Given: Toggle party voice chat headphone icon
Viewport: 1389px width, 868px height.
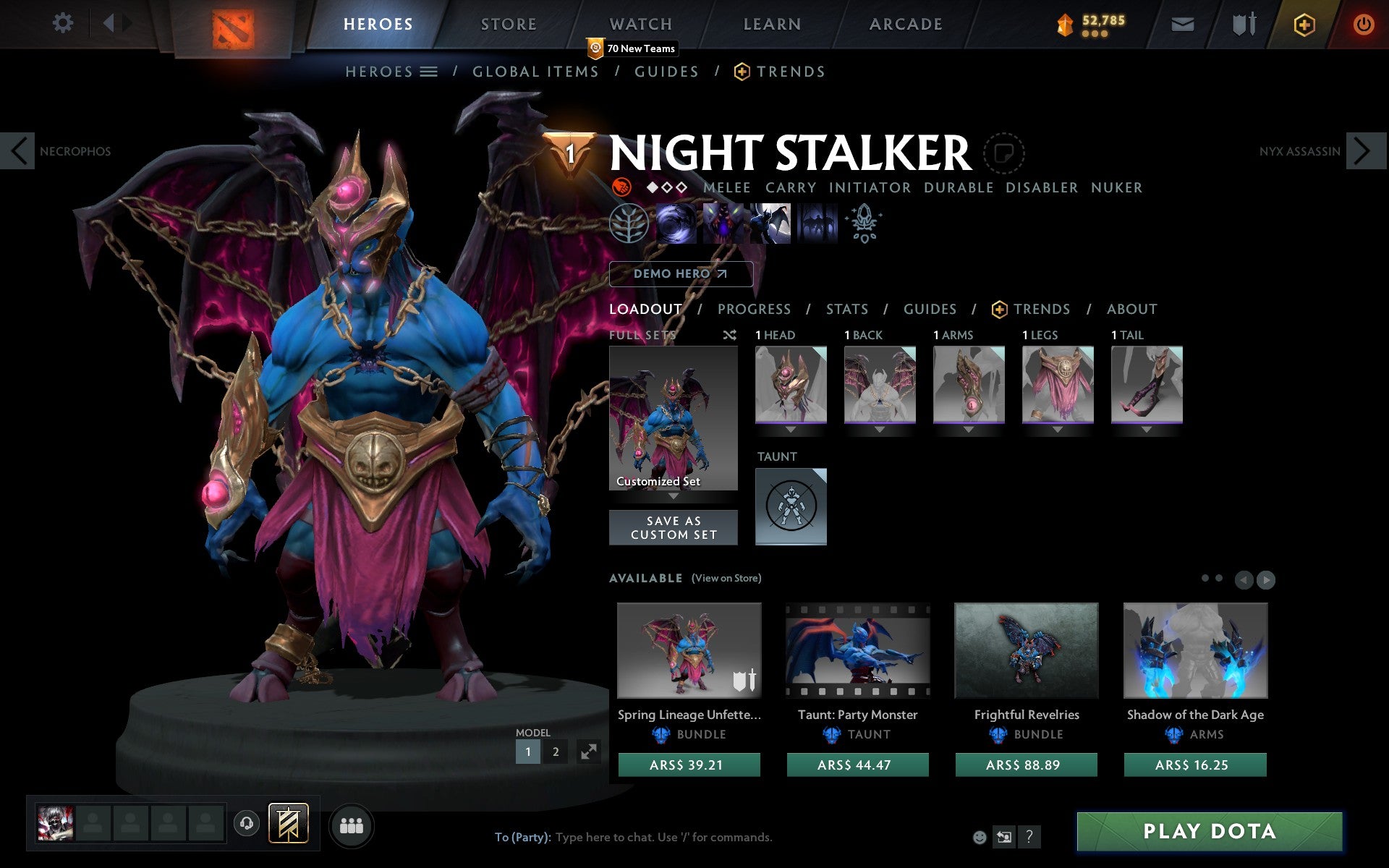Looking at the screenshot, I should (x=247, y=822).
